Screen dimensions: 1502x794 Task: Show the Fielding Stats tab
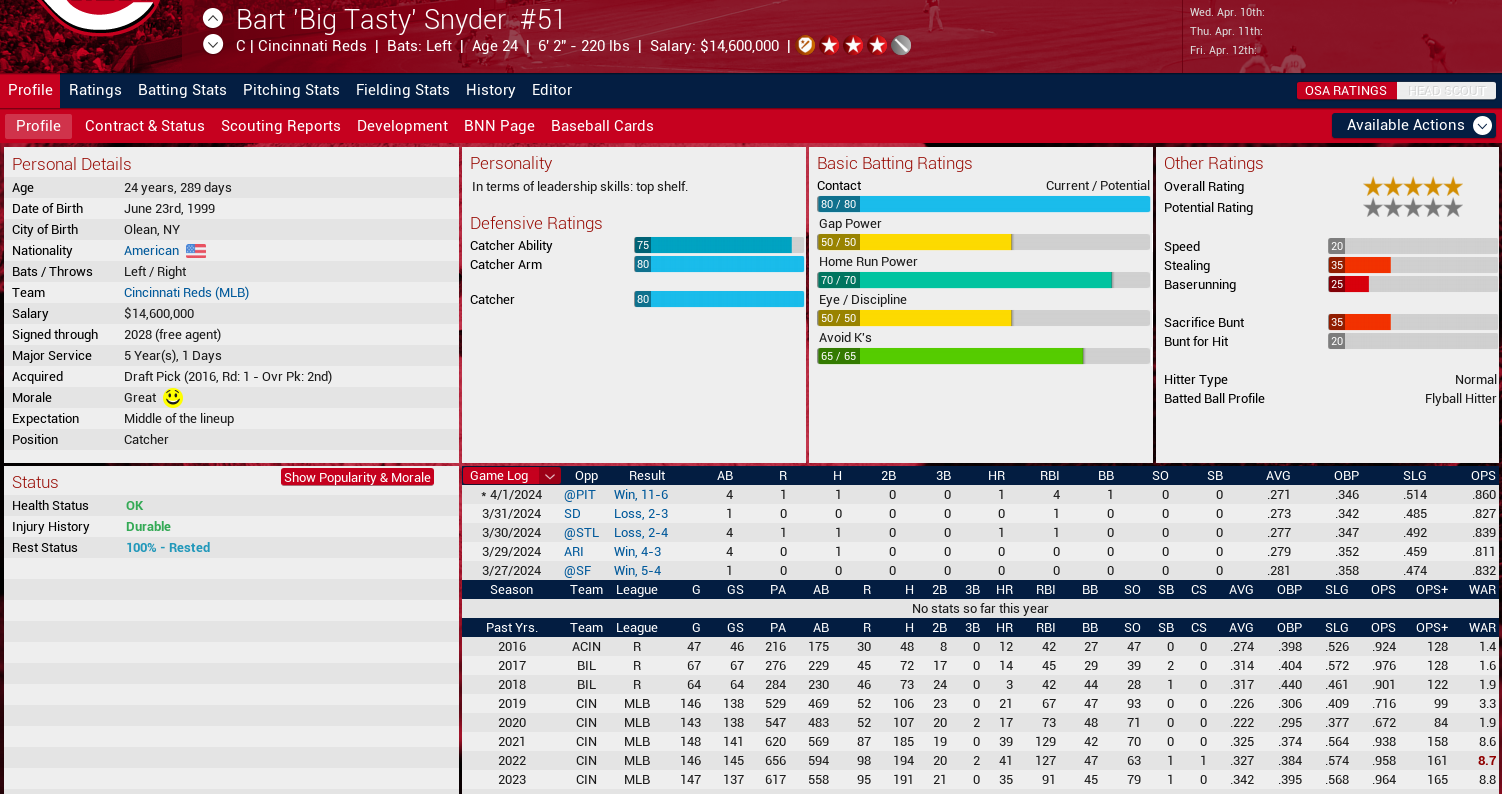(x=402, y=90)
